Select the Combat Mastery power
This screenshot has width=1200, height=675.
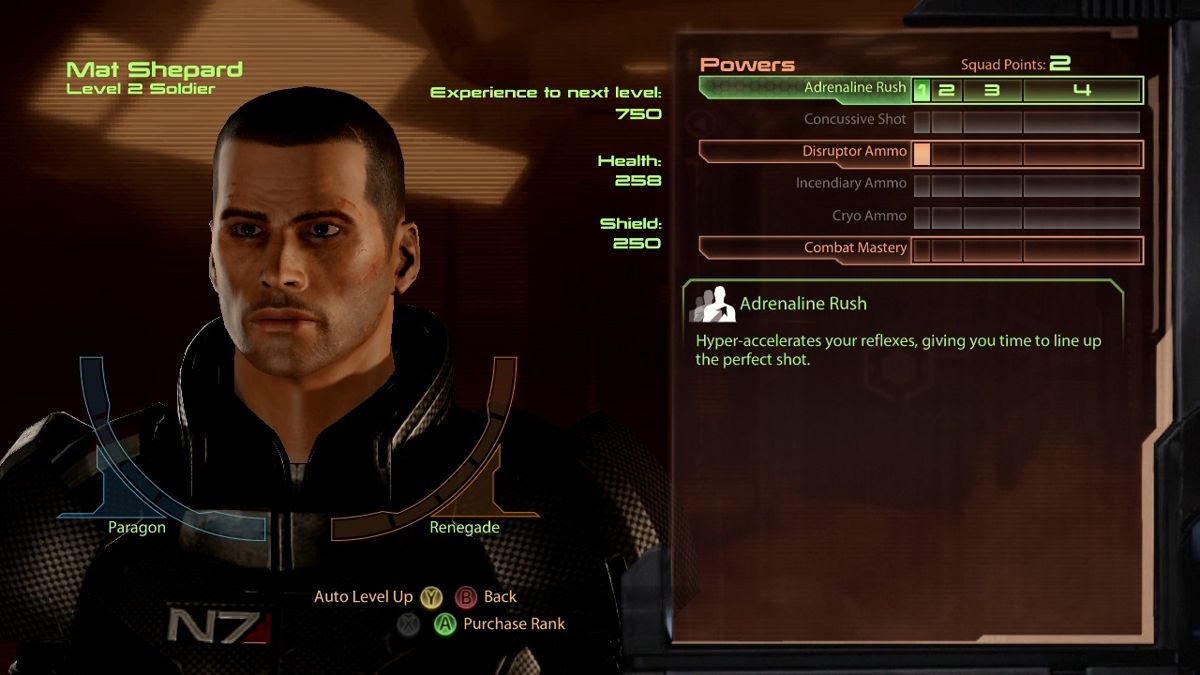[x=855, y=248]
